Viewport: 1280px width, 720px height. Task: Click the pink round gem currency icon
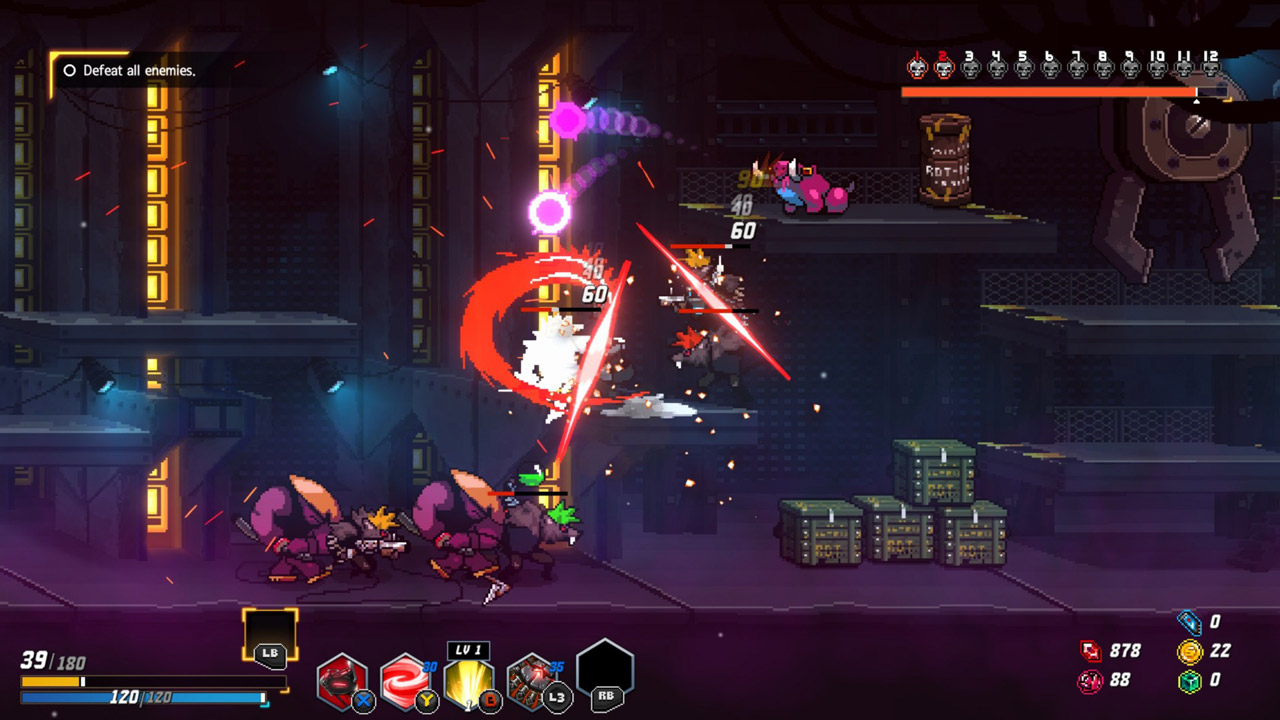[x=1091, y=681]
